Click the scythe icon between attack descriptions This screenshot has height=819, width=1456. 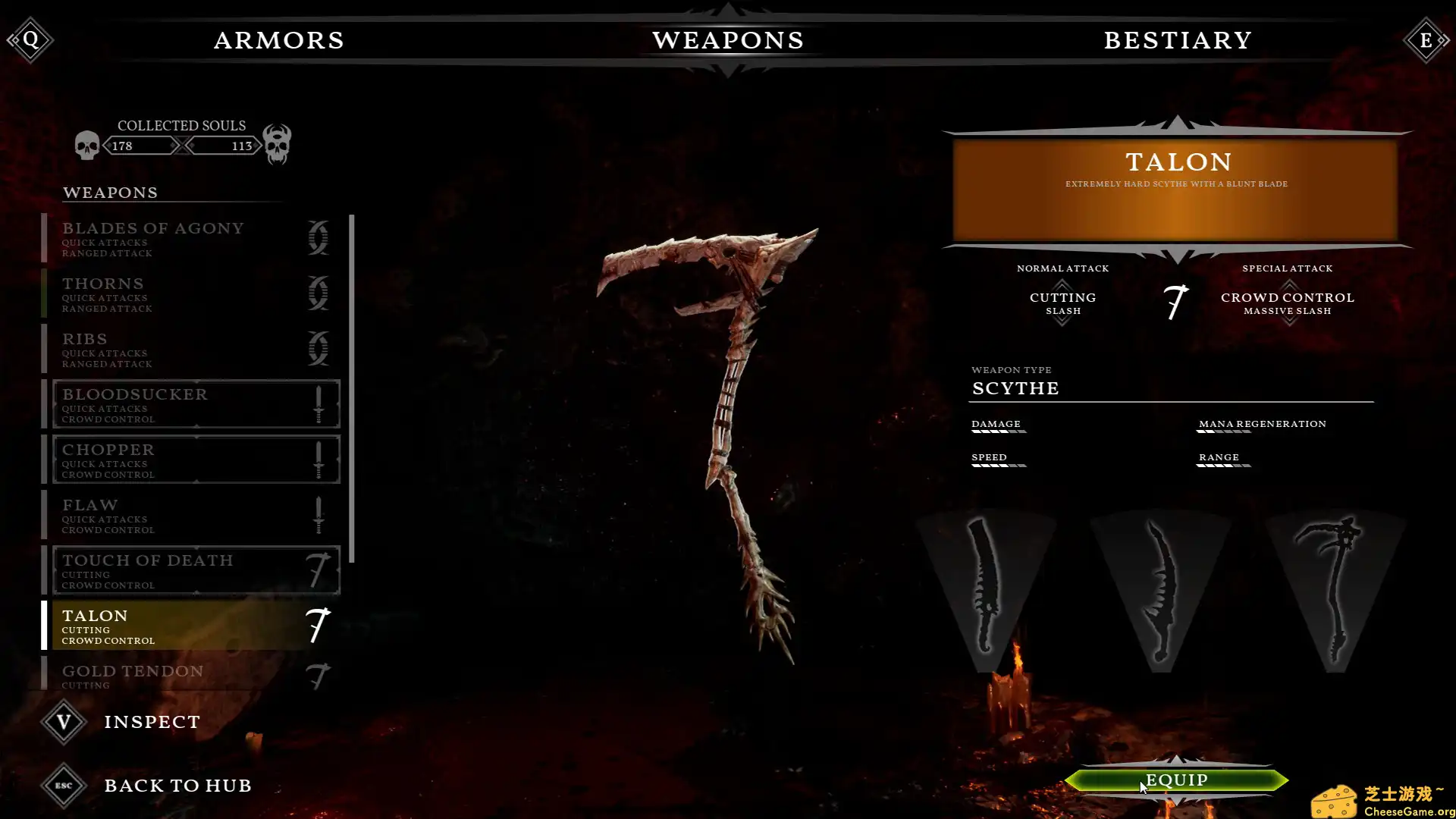click(x=1174, y=302)
